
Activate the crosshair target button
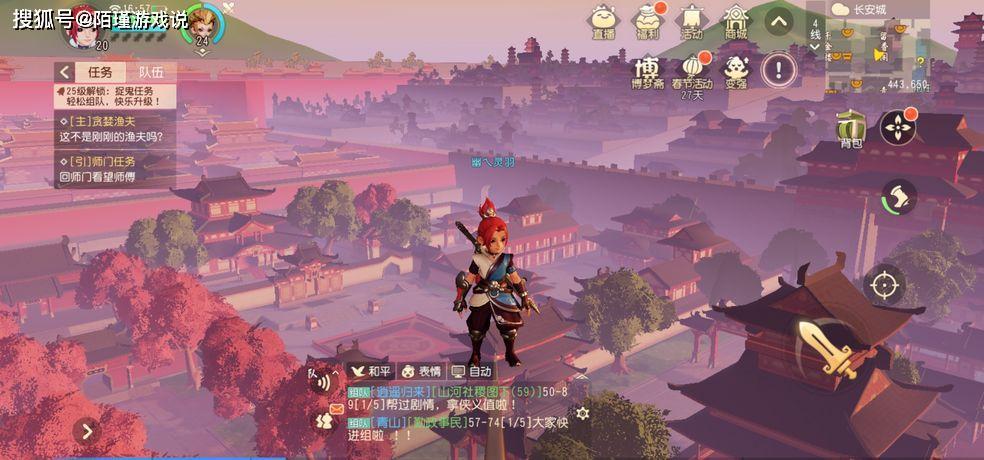884,284
